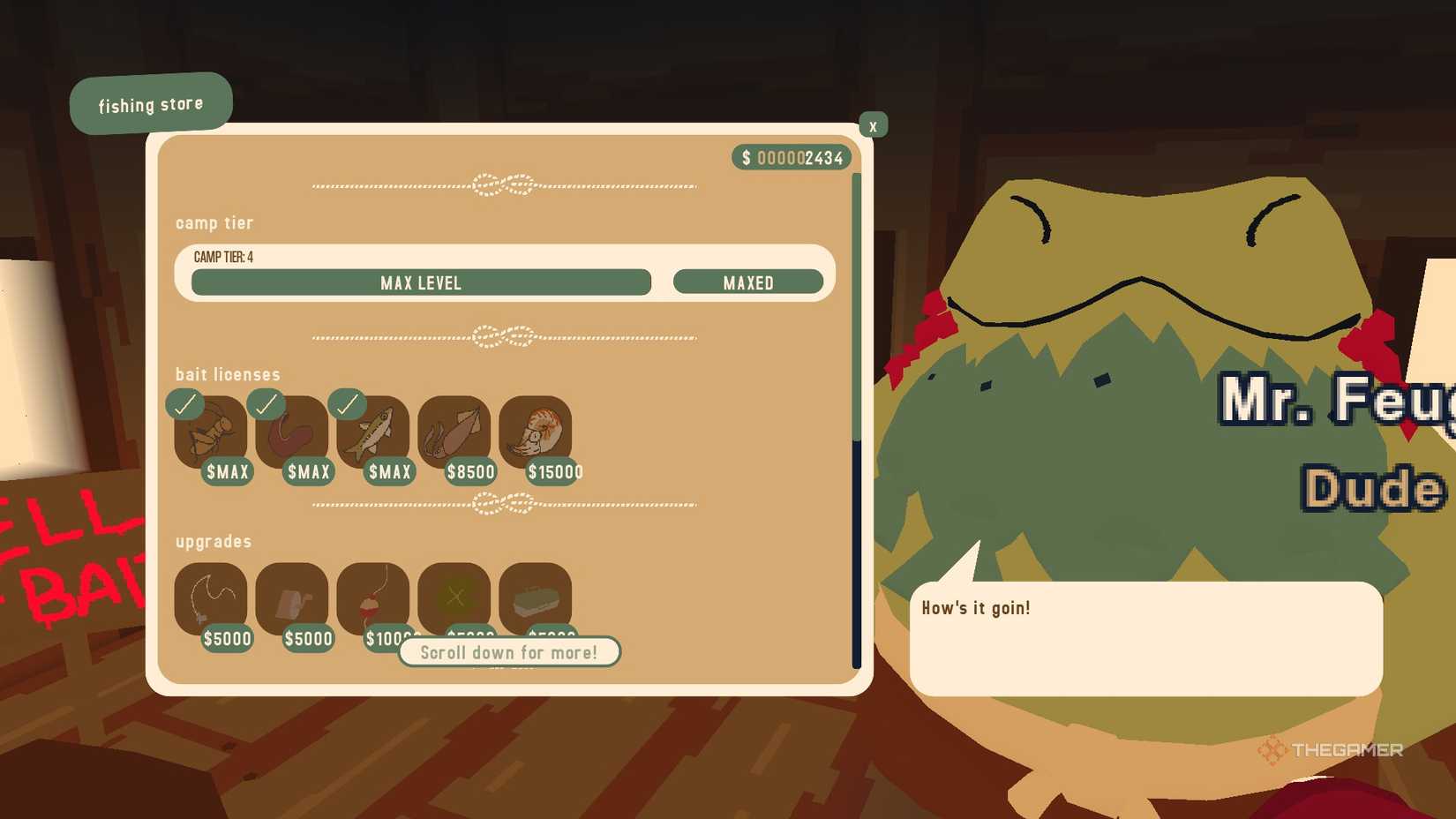Open the CAMP TIER: 4 section header
This screenshot has height=819, width=1456.
[x=226, y=256]
